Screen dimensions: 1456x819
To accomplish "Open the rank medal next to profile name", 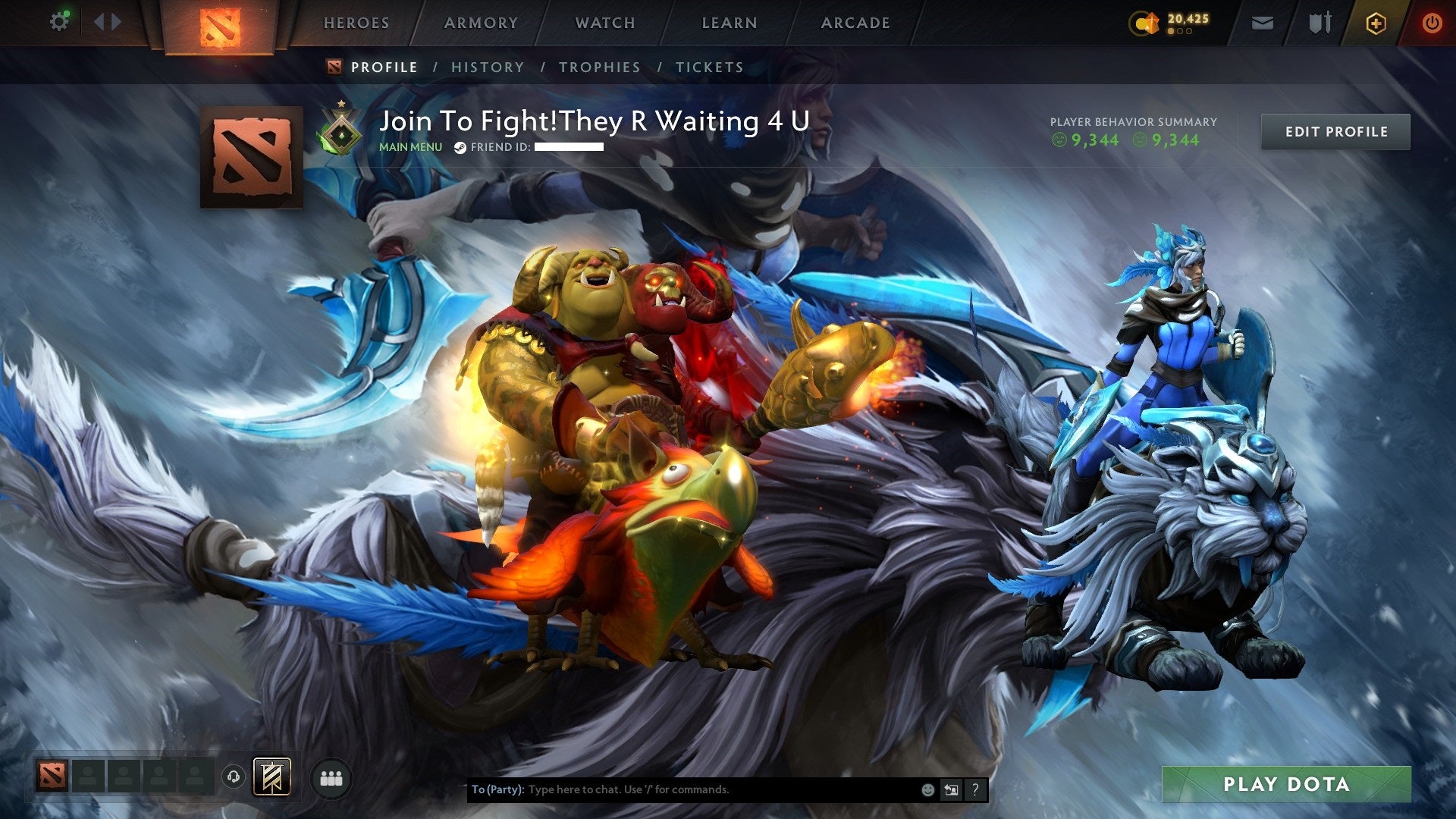I will [344, 128].
